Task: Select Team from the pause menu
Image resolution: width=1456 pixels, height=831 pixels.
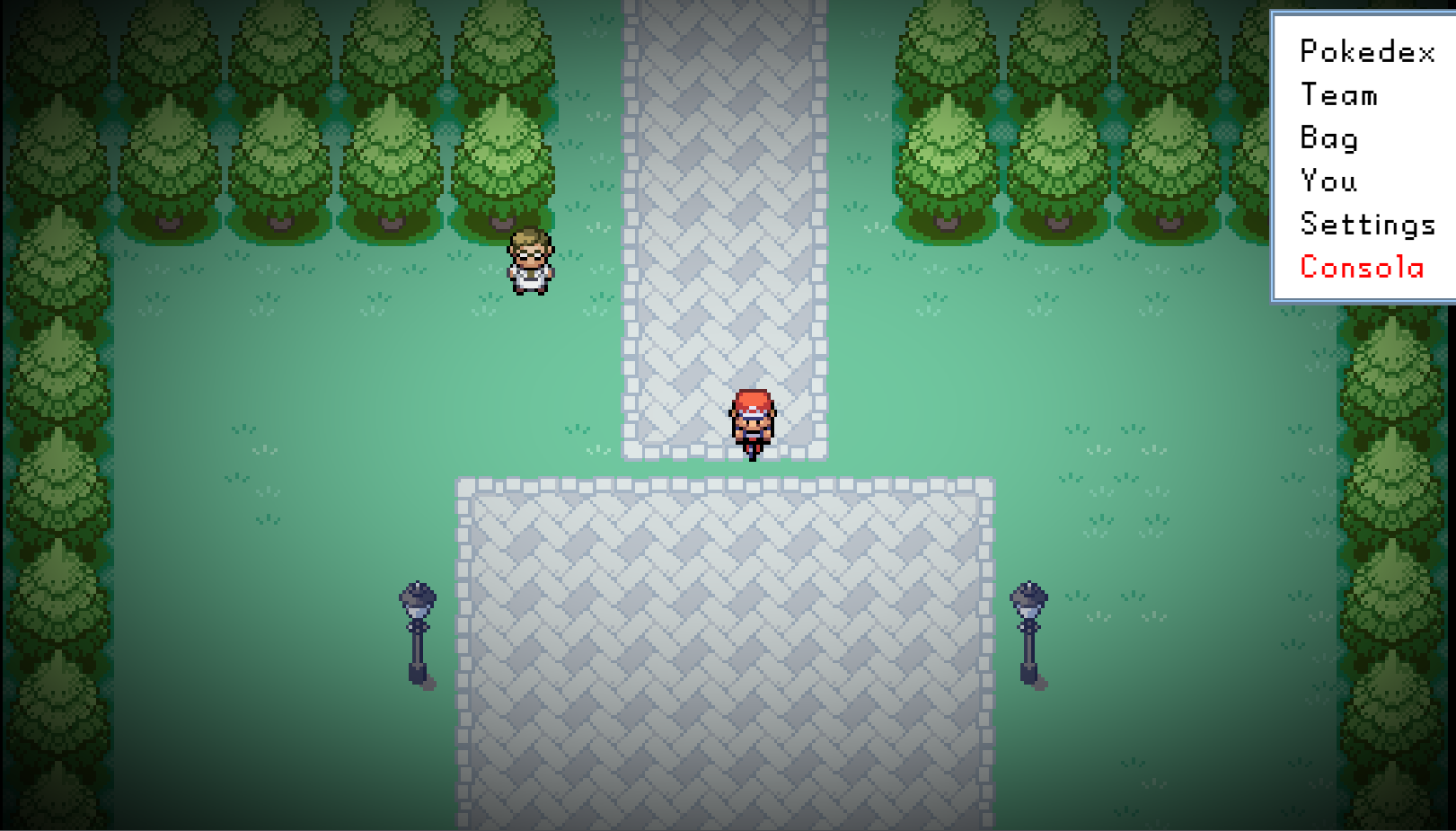Action: coord(1338,95)
